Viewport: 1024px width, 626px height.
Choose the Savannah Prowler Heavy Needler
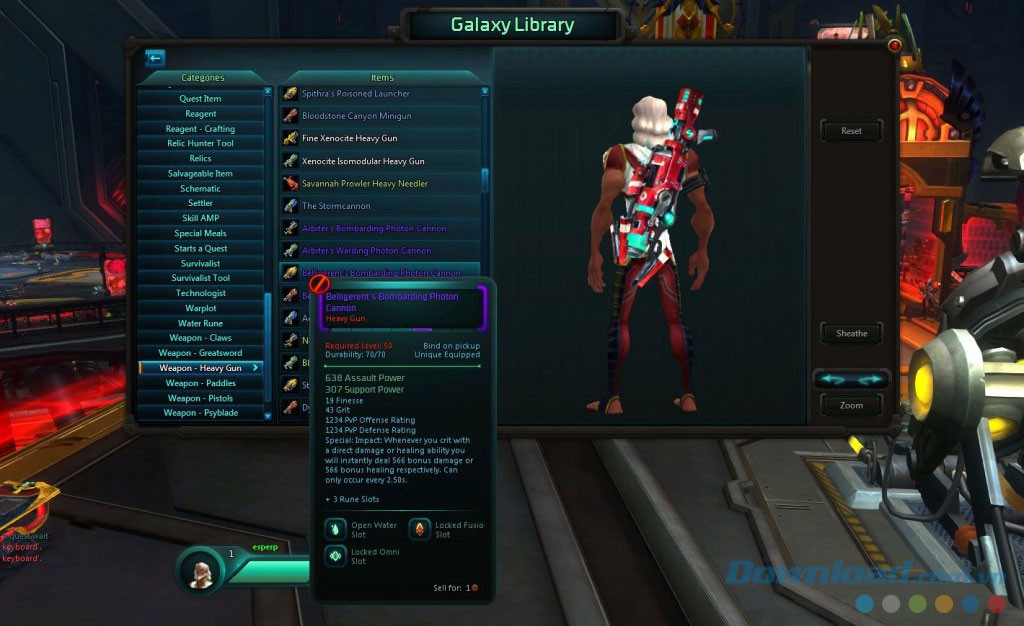click(x=364, y=184)
